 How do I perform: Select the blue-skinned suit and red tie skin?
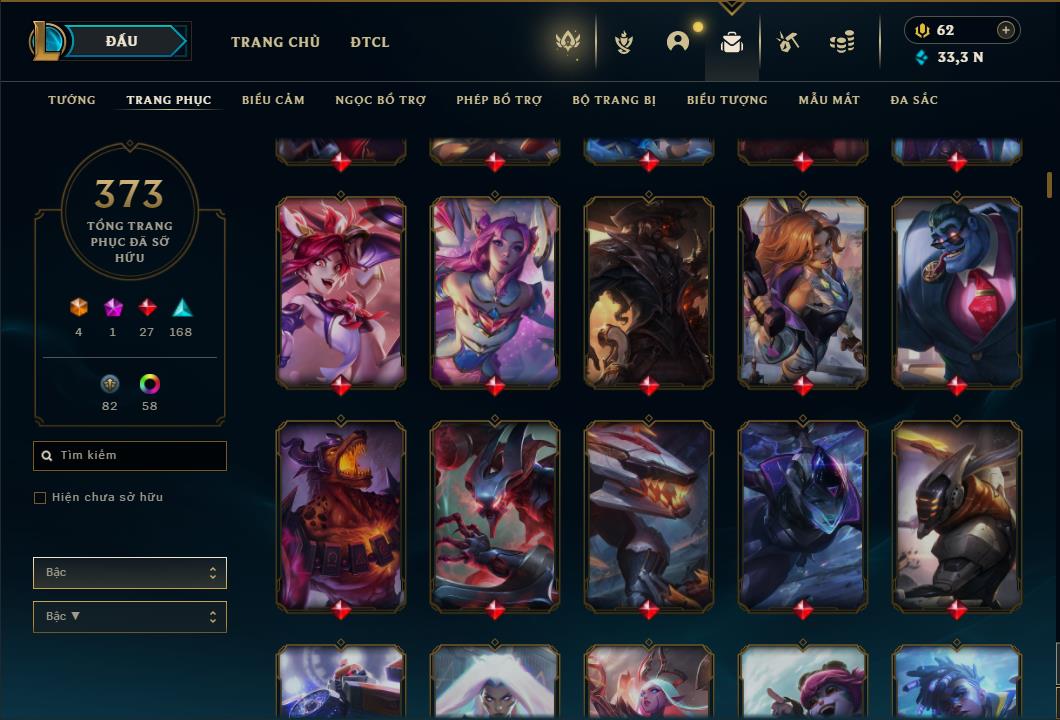point(957,291)
